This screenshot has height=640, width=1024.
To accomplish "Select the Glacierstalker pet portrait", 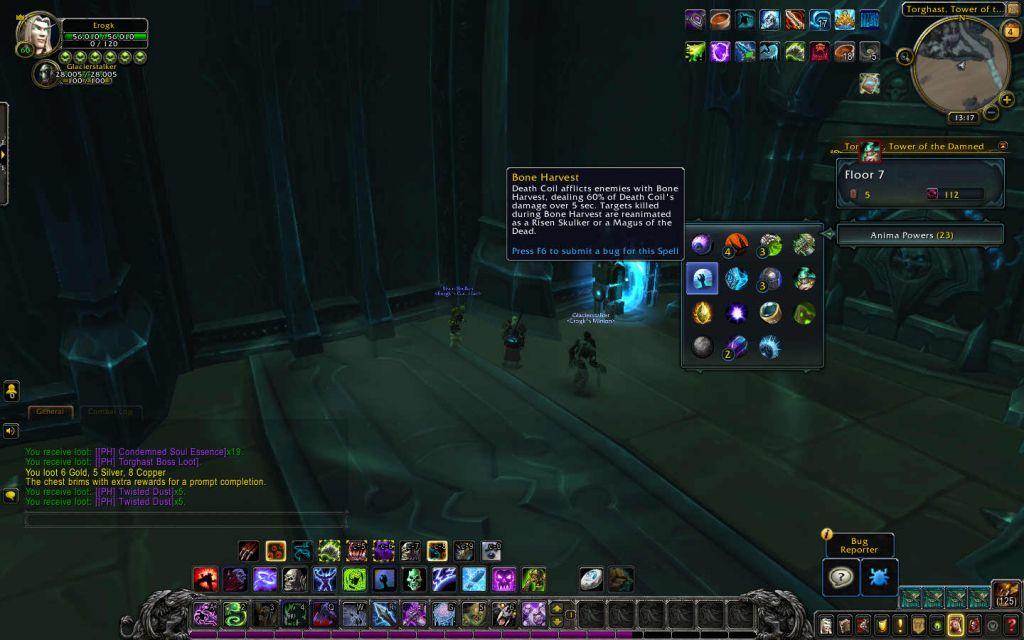I will point(47,73).
